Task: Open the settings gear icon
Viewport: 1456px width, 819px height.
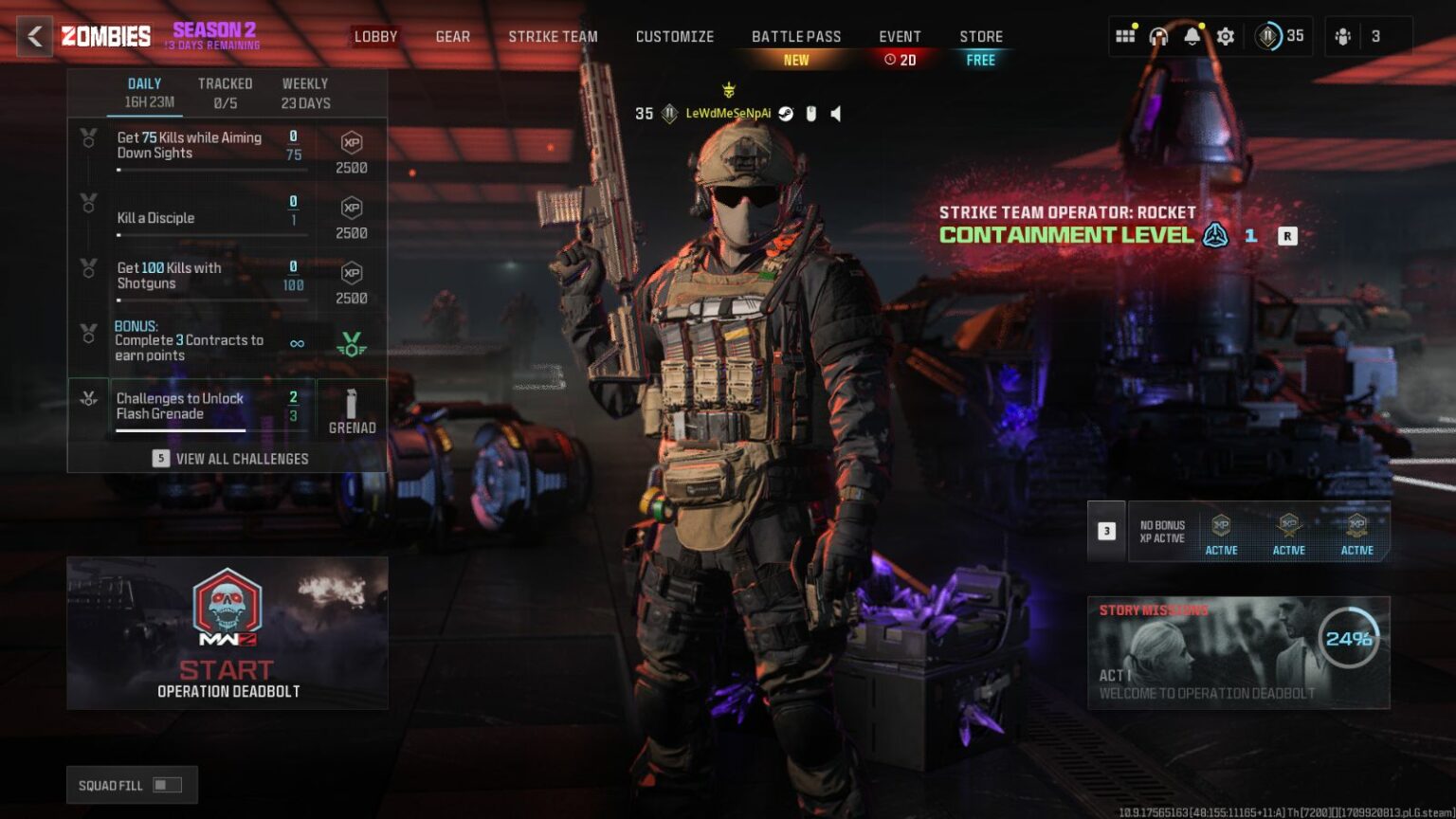Action: point(1225,36)
